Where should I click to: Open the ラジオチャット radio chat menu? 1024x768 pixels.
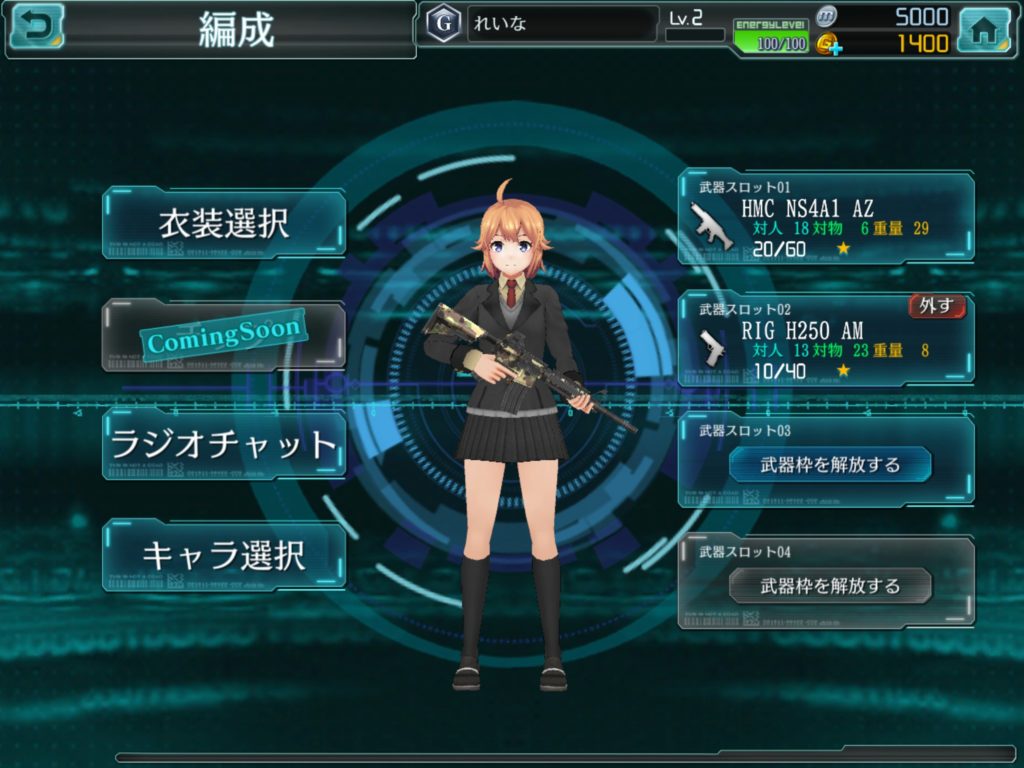224,444
